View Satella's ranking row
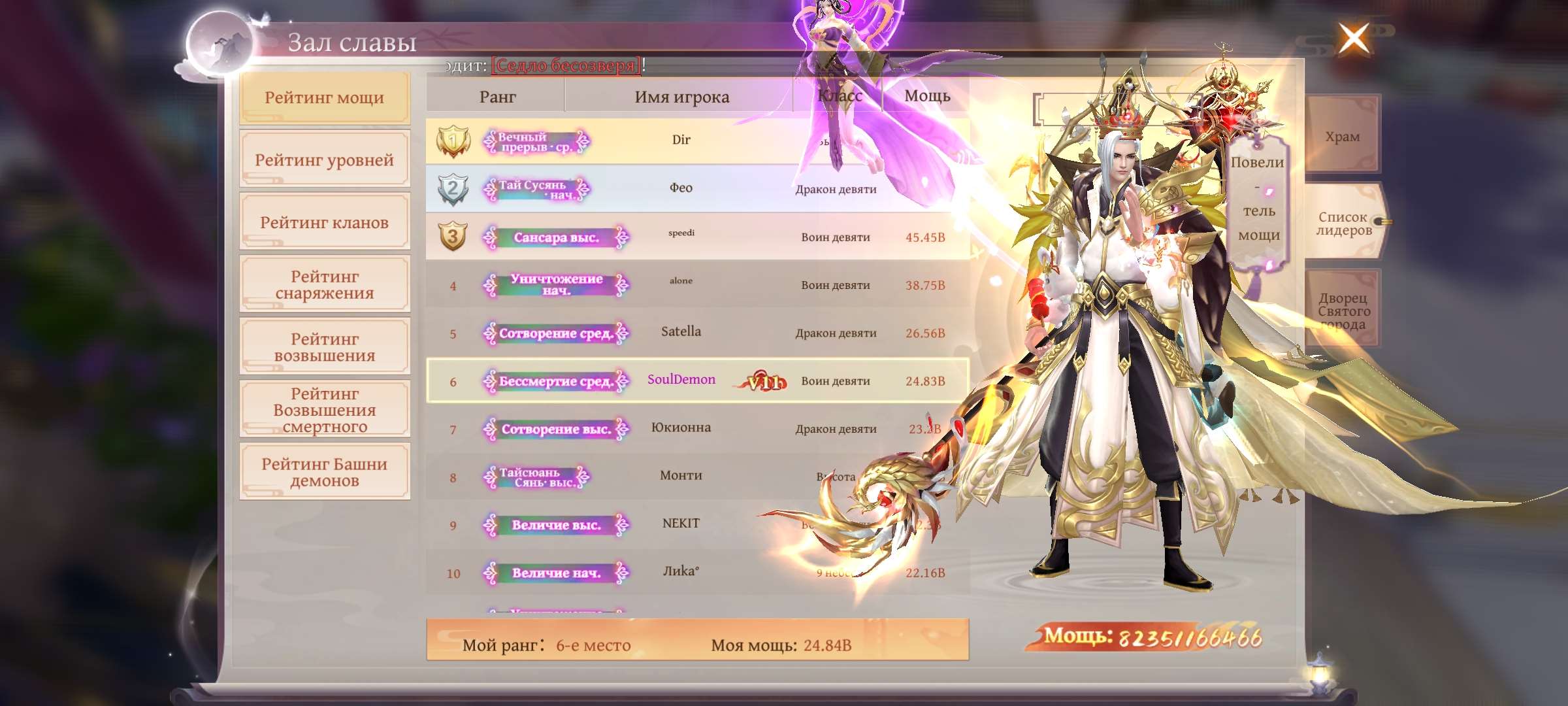This screenshot has width=1568, height=706. (681, 332)
